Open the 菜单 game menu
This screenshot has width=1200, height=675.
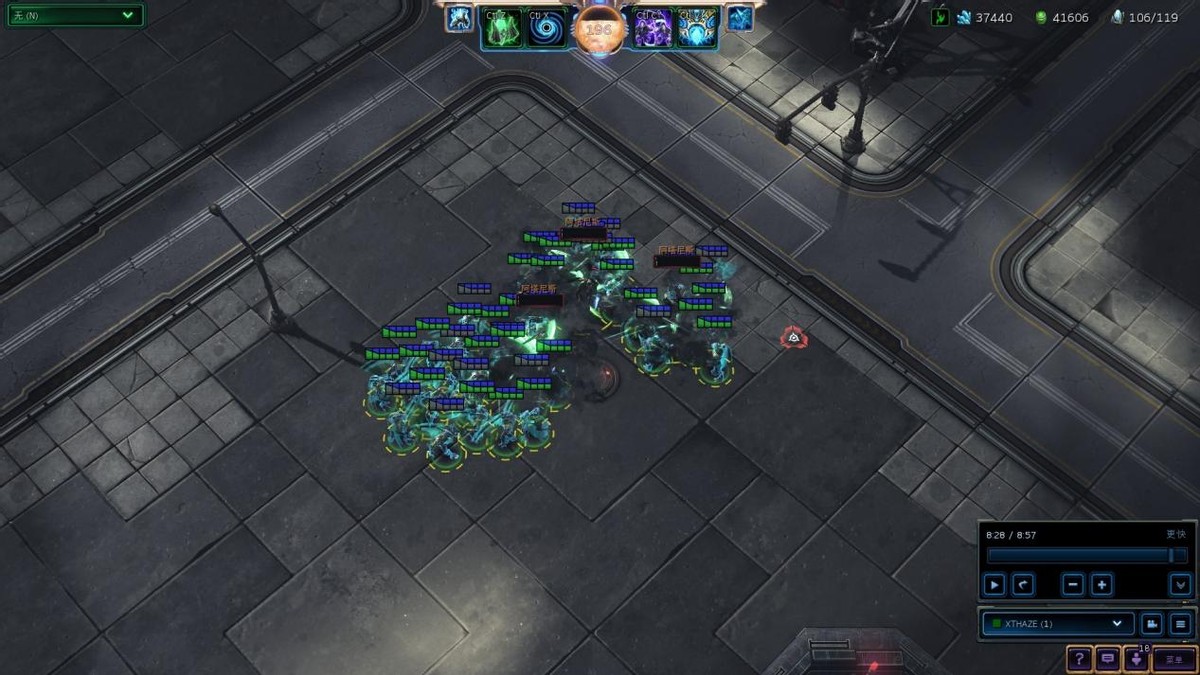(x=1174, y=659)
